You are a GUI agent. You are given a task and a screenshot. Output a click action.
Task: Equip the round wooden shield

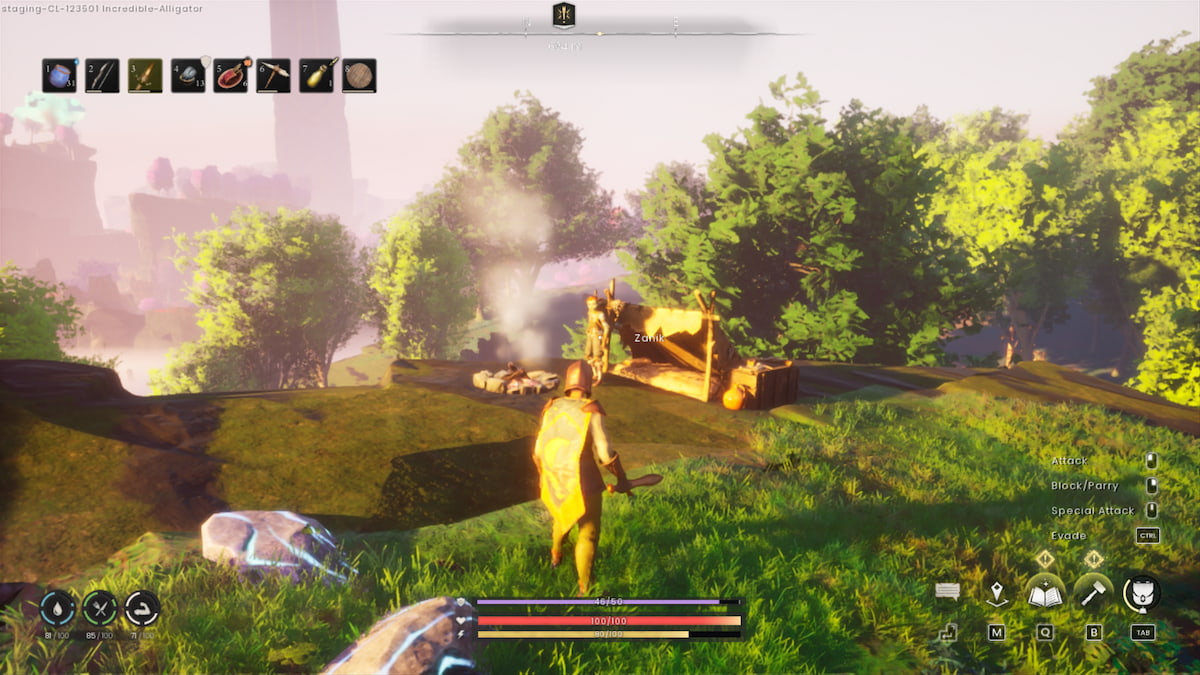pyautogui.click(x=359, y=76)
